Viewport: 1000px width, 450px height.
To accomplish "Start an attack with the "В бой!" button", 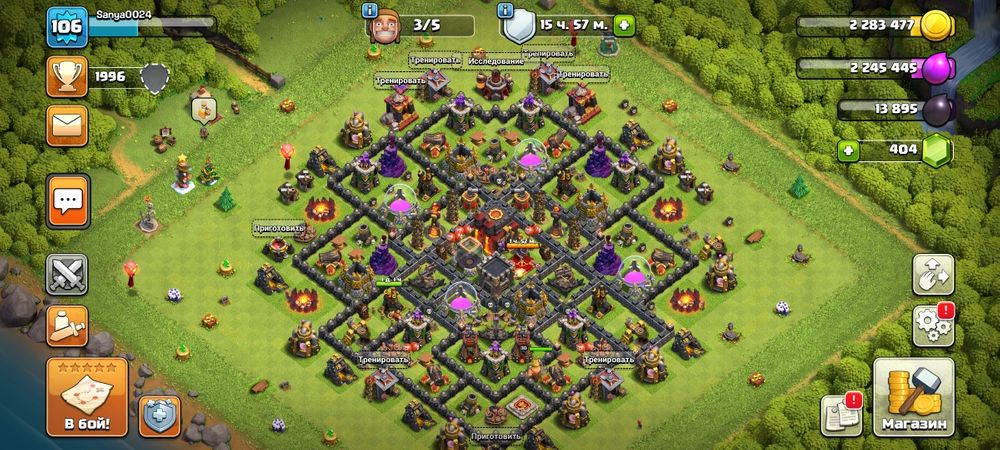I will [87, 396].
